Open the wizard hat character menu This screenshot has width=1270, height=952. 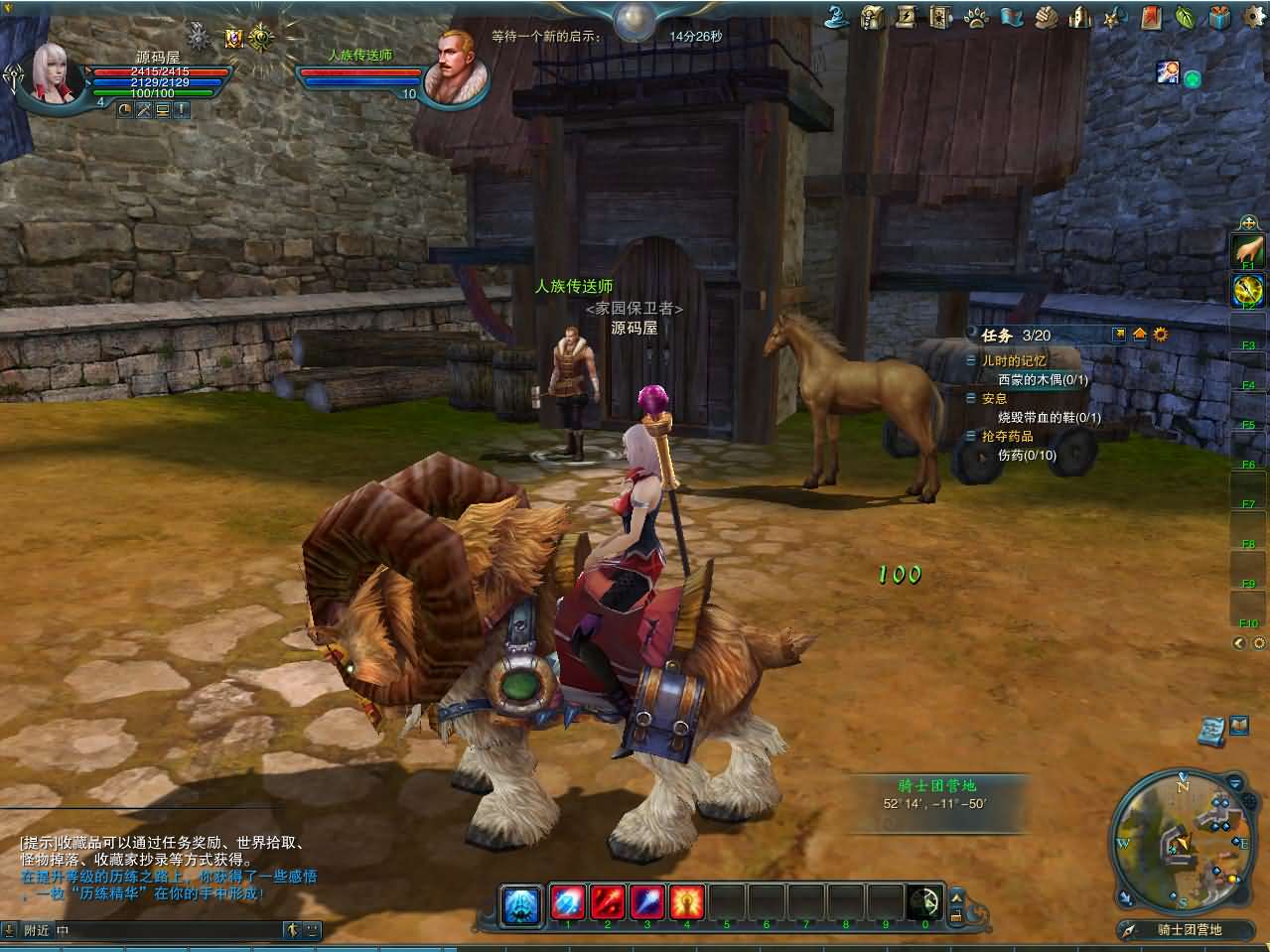point(838,16)
